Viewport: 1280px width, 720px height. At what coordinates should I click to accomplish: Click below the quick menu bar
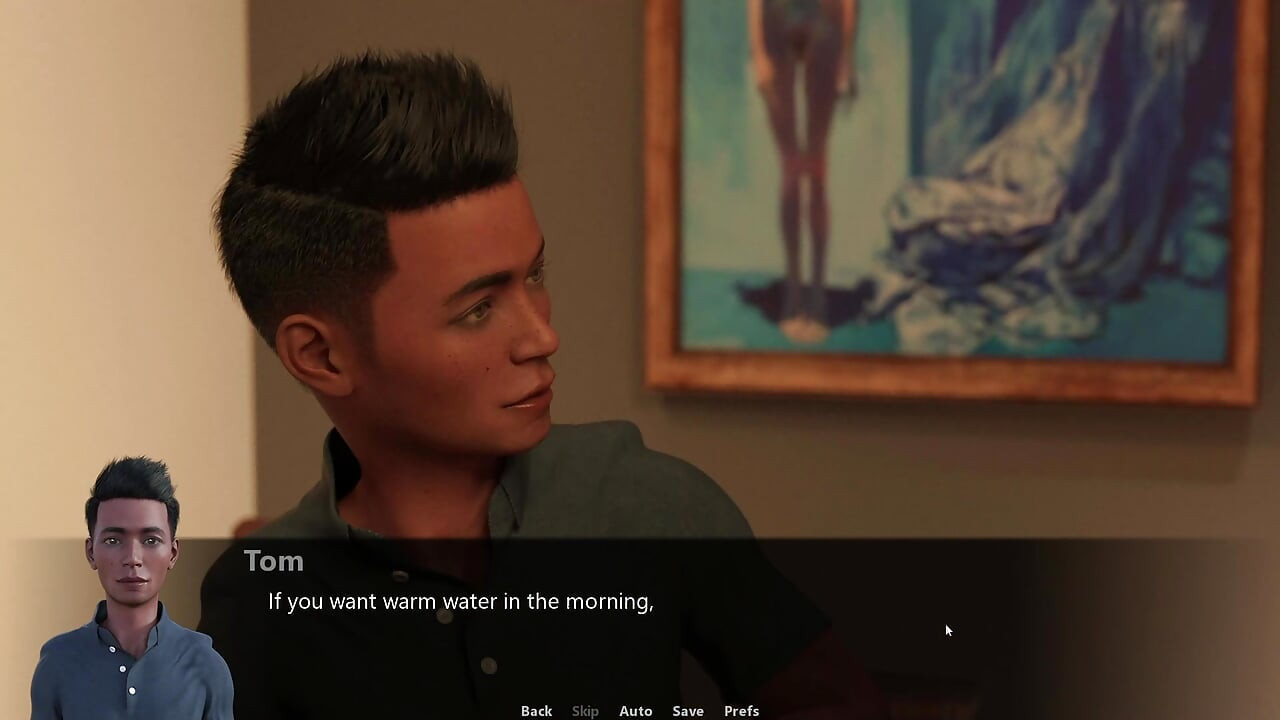point(640,718)
